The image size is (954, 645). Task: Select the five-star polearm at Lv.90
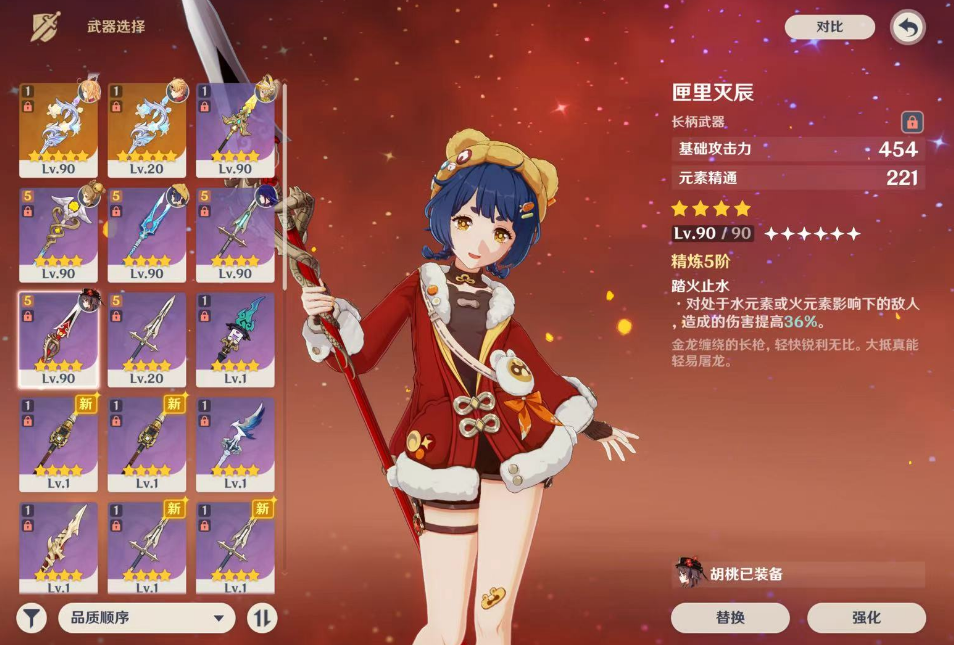pos(58,130)
